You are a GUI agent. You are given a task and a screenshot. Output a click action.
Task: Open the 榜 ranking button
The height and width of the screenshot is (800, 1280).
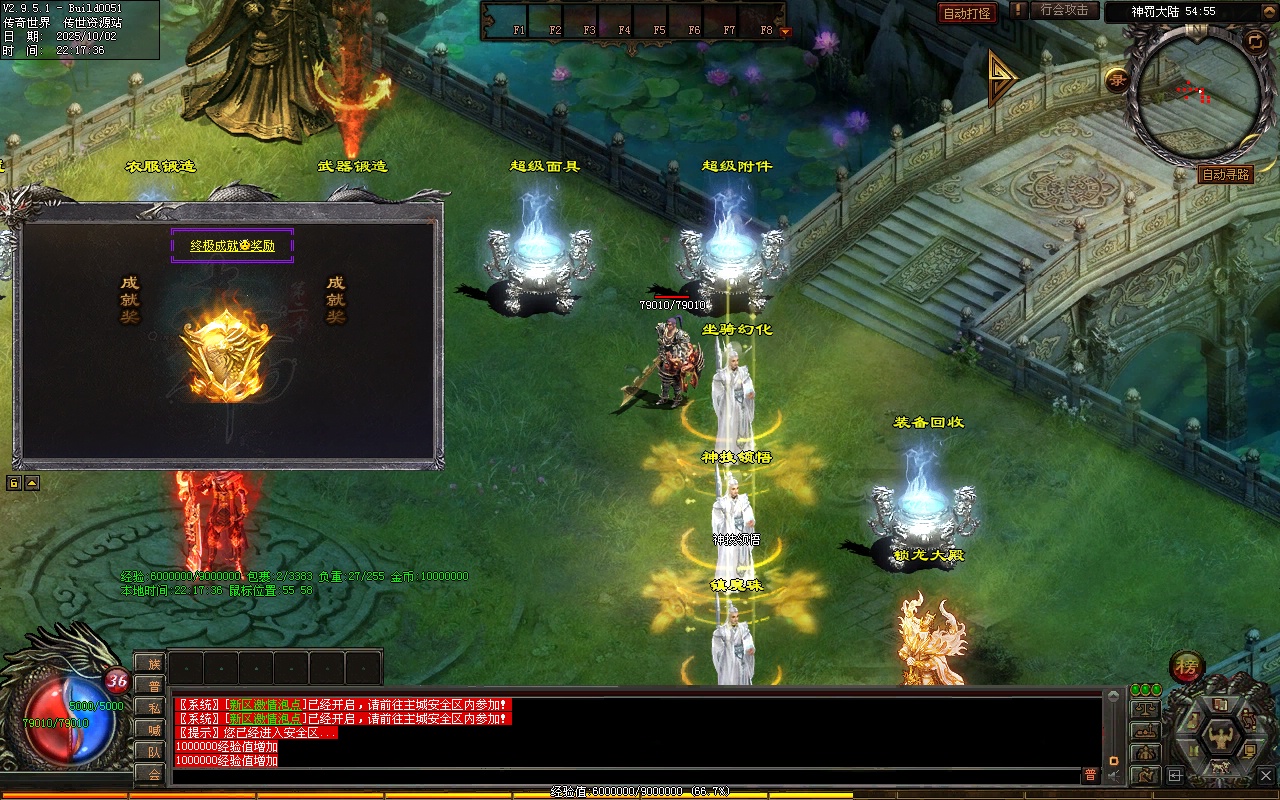[1187, 666]
